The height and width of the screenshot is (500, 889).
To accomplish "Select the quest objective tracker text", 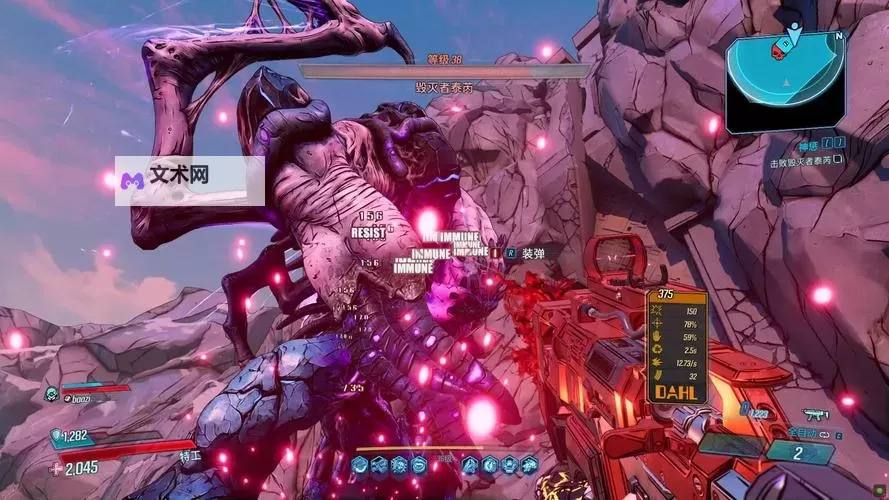I will pyautogui.click(x=806, y=161).
